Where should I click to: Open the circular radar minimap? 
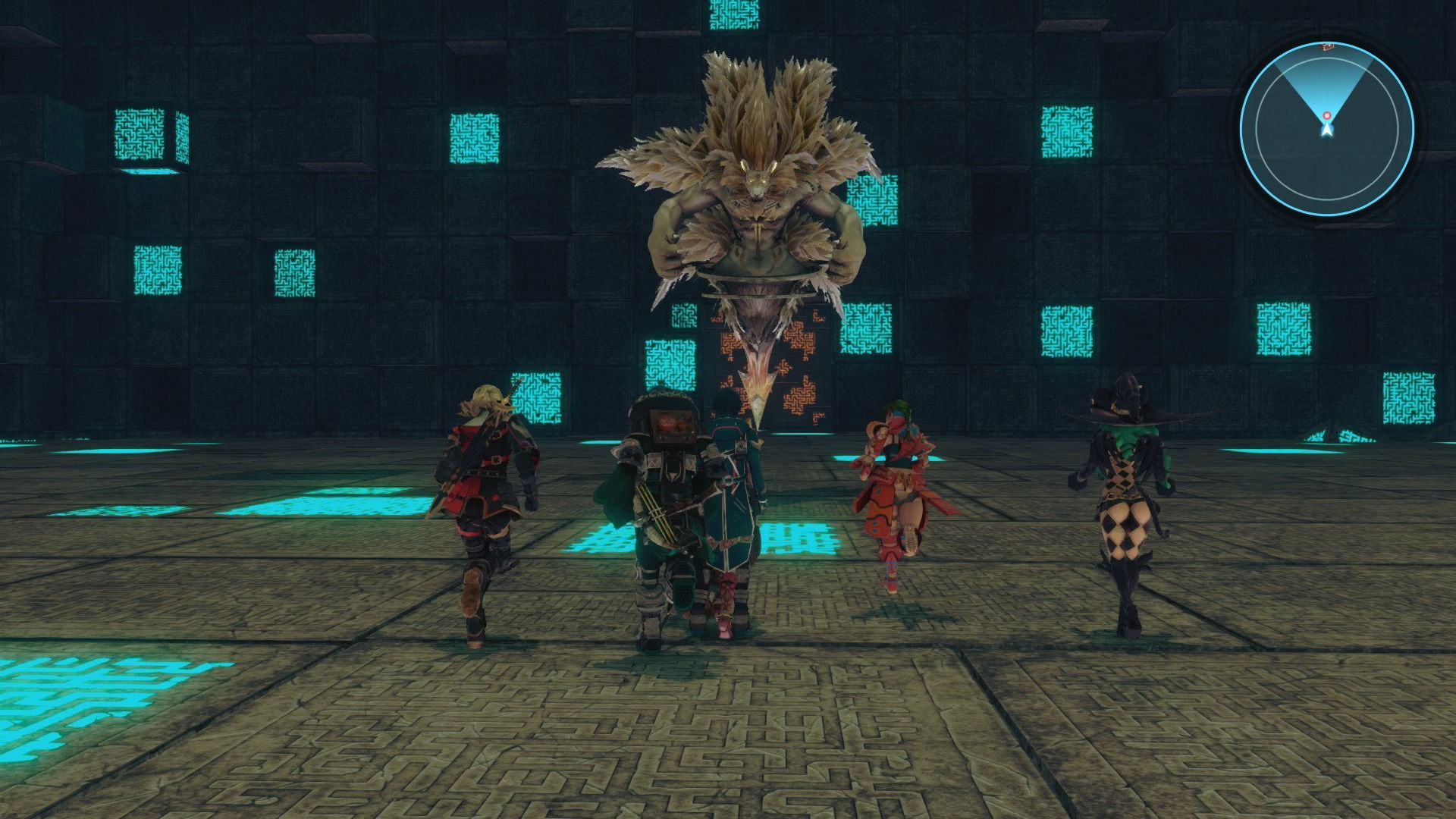pyautogui.click(x=1326, y=126)
